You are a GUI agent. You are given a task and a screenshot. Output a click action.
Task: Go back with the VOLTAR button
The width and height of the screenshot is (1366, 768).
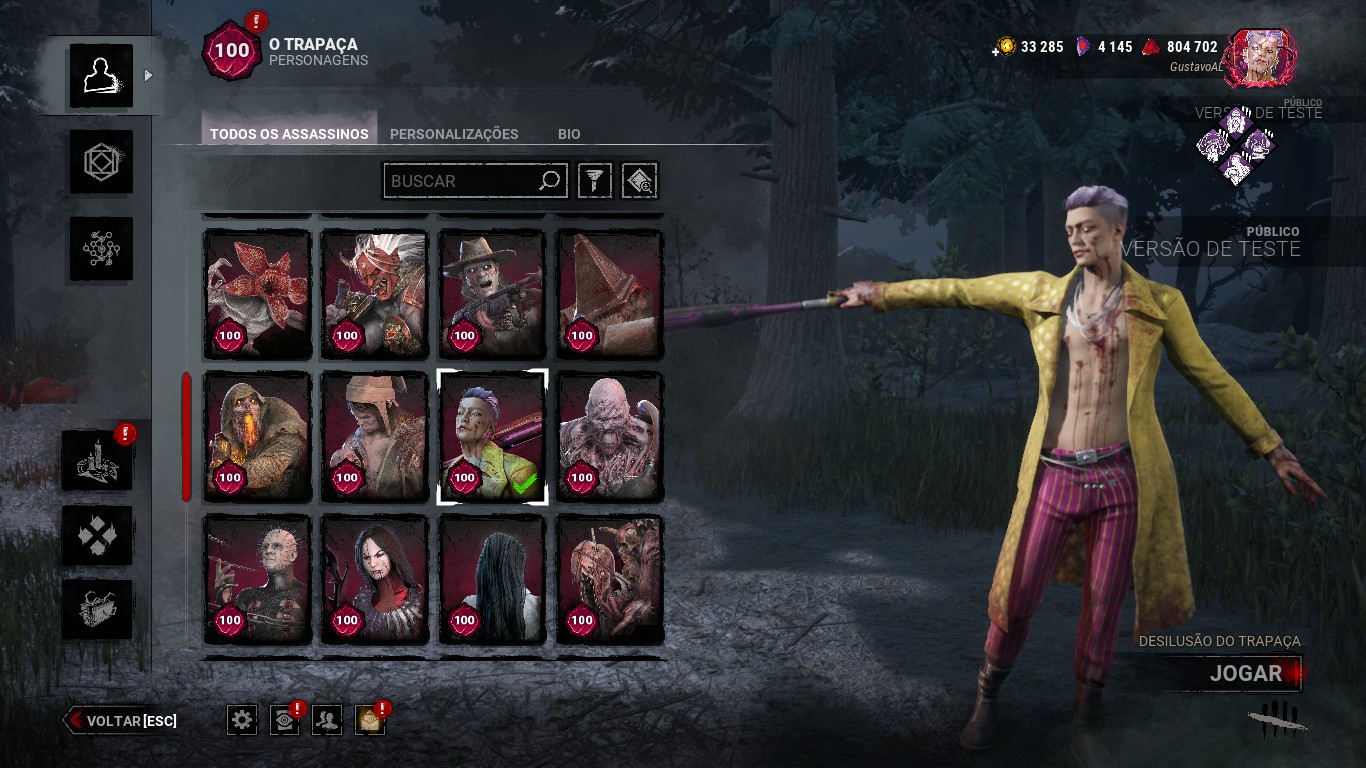pos(121,720)
